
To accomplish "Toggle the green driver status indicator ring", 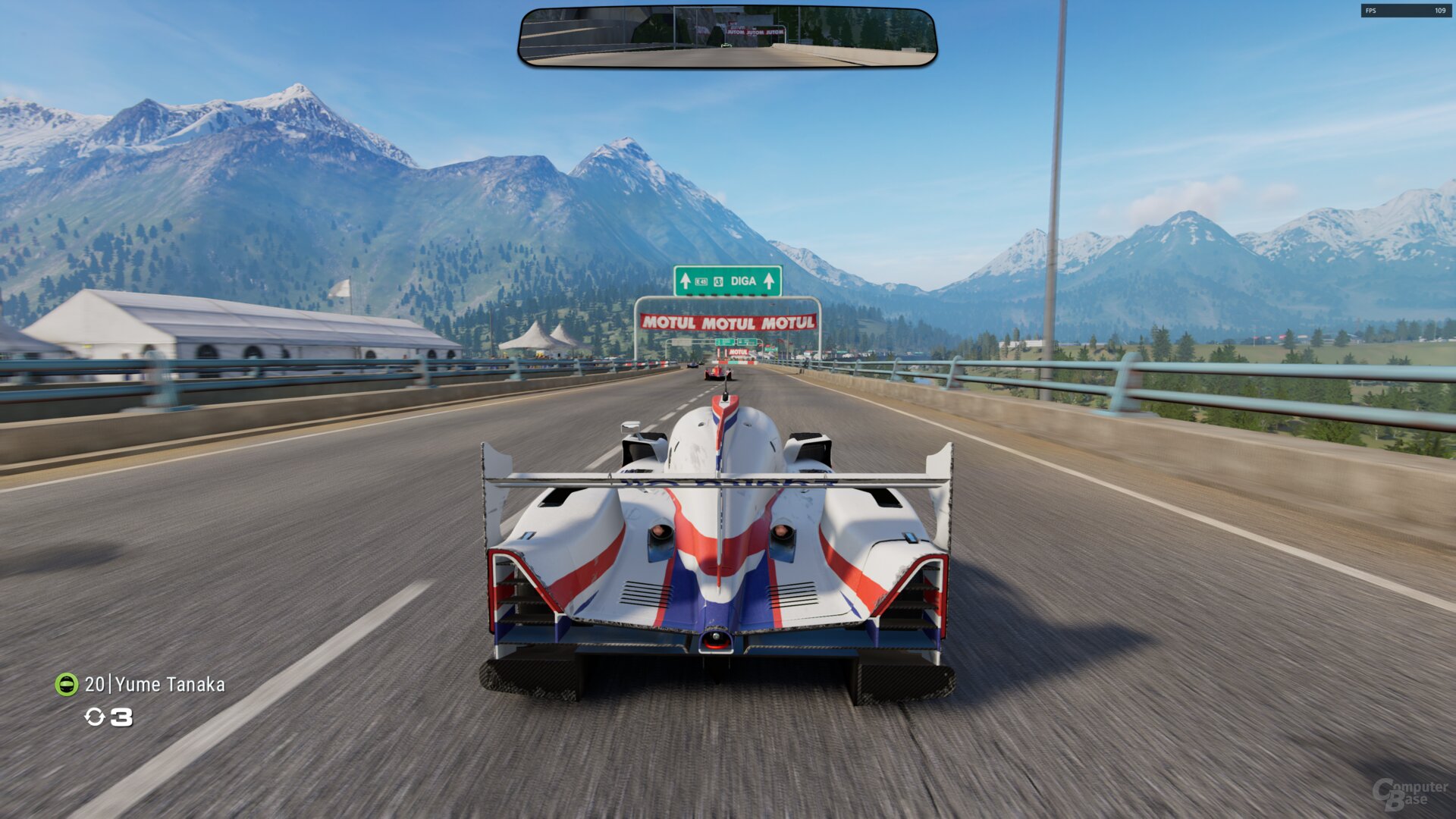I will coord(67,685).
